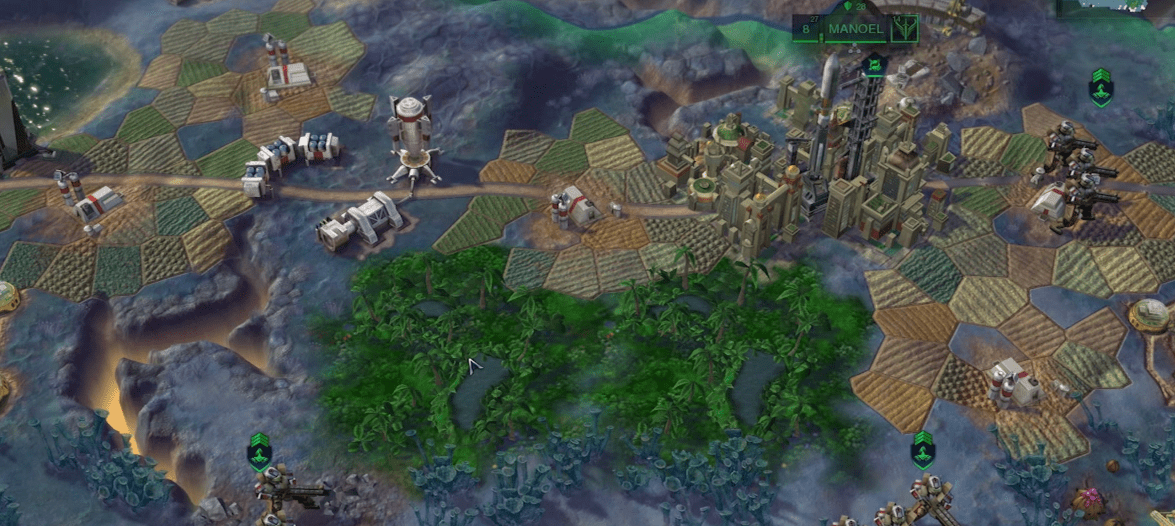
Task: Open the MANOEL city banner
Action: 854,29
